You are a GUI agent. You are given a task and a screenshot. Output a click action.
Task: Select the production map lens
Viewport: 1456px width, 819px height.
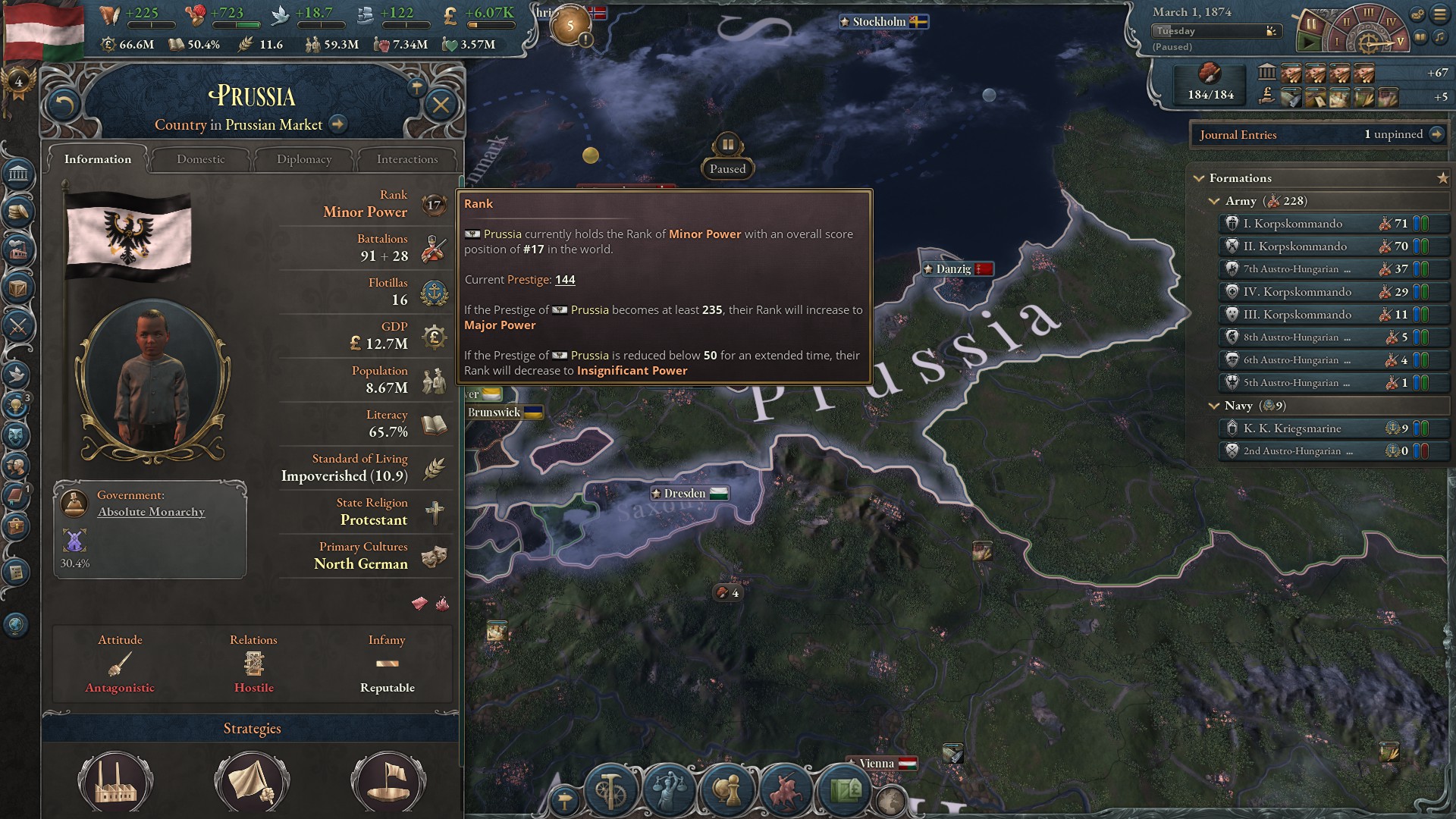click(611, 790)
